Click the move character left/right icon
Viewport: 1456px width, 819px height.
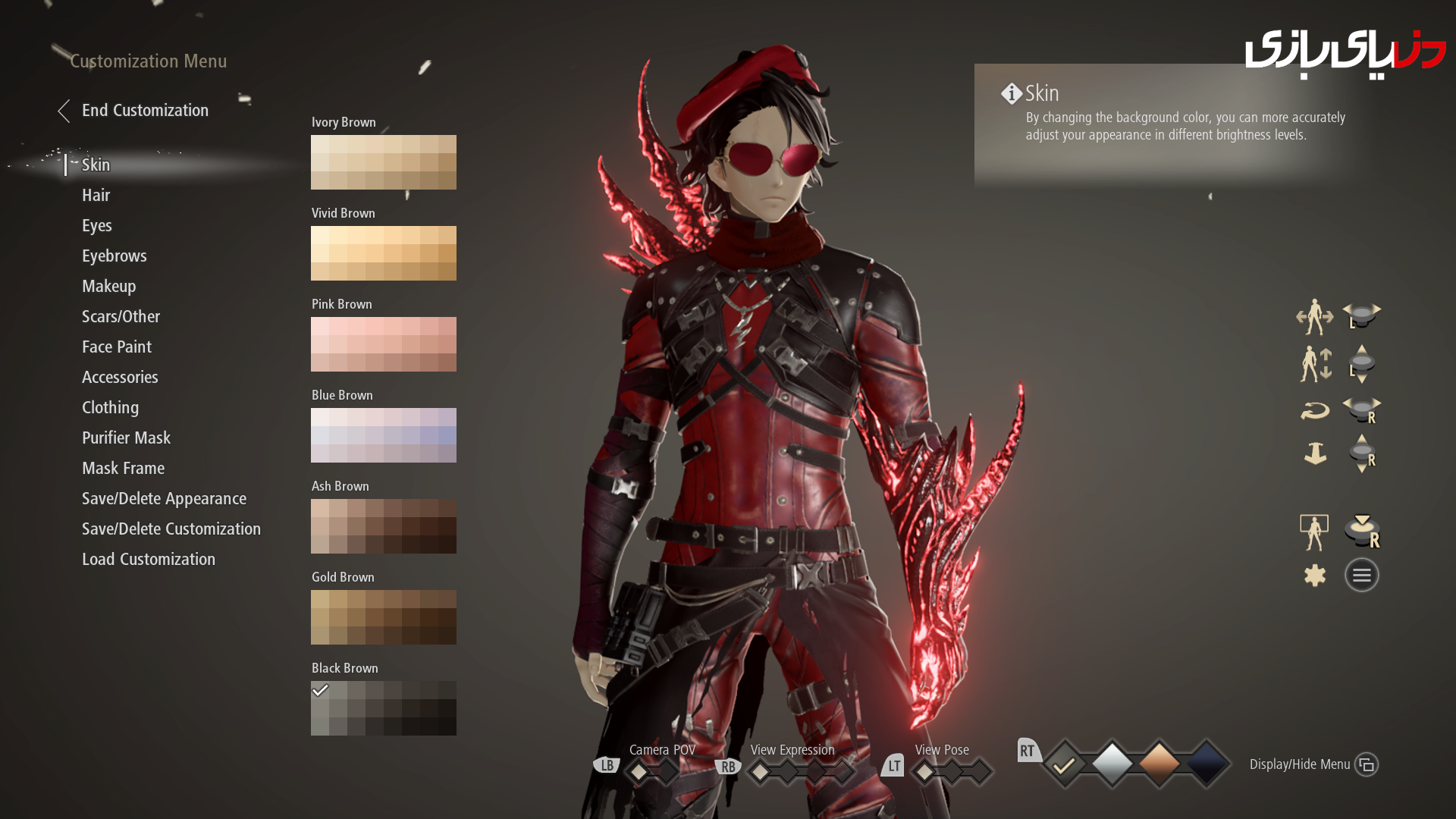click(1316, 317)
